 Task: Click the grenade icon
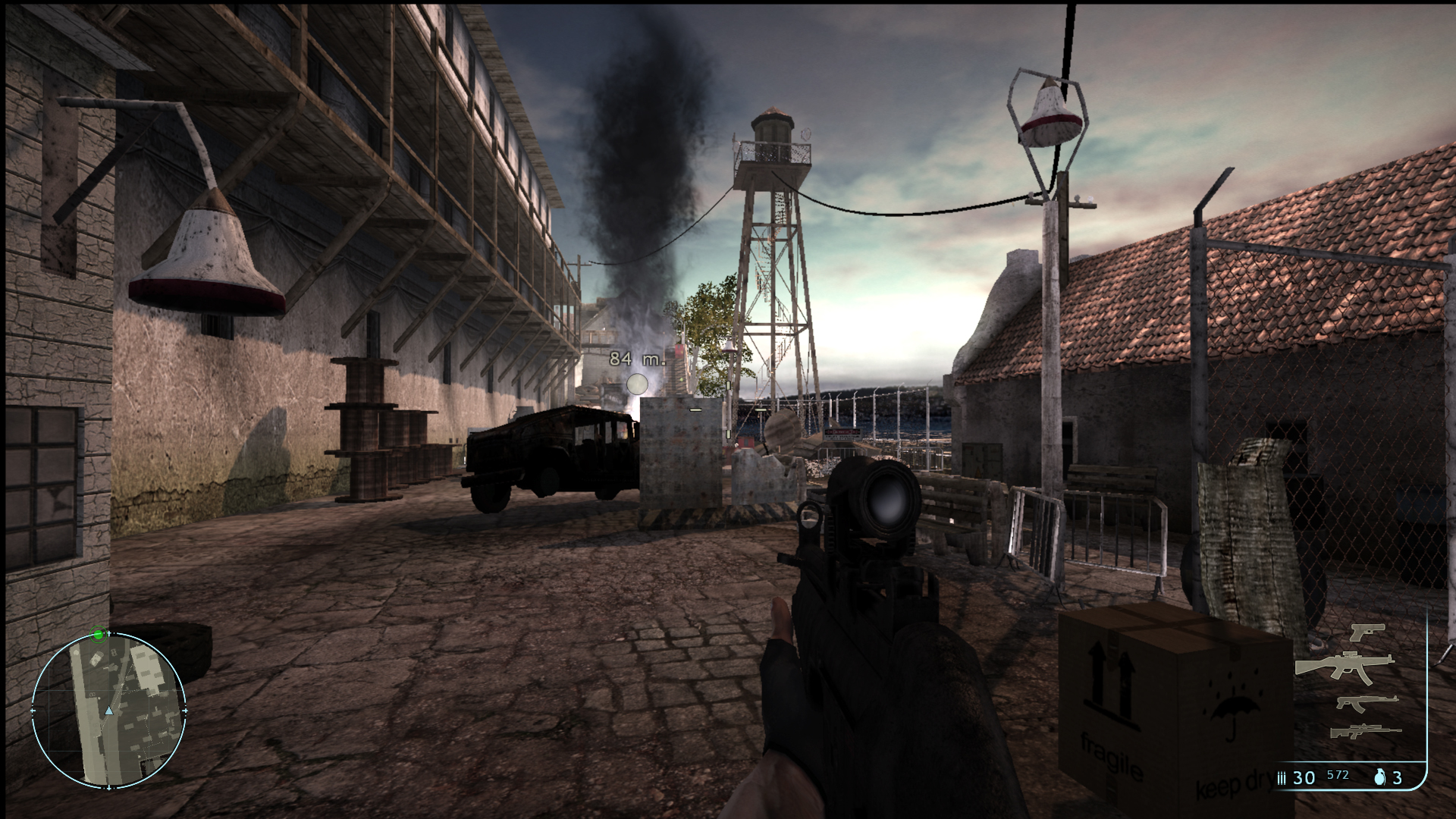coord(1379,777)
